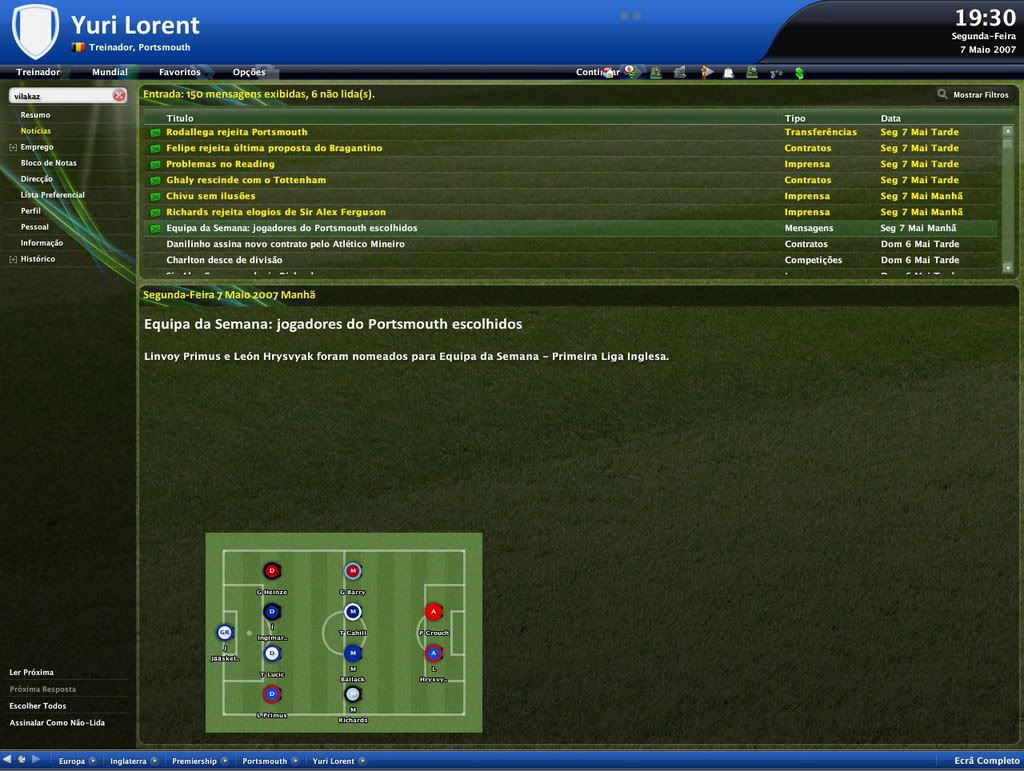The height and width of the screenshot is (771, 1024).
Task: Open the Treinador menu
Action: pyautogui.click(x=38, y=72)
